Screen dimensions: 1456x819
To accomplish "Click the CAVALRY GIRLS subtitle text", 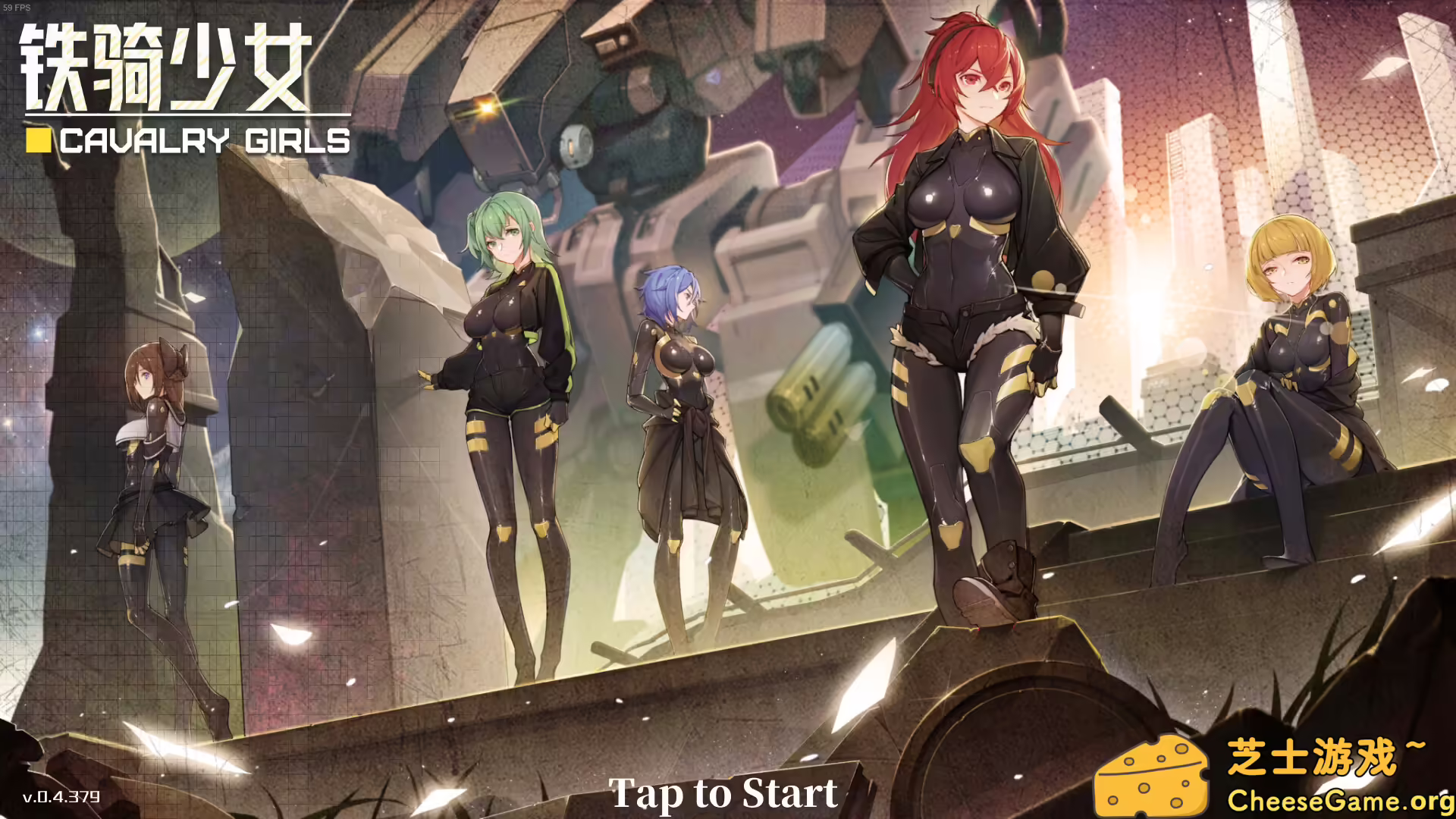I will (205, 140).
